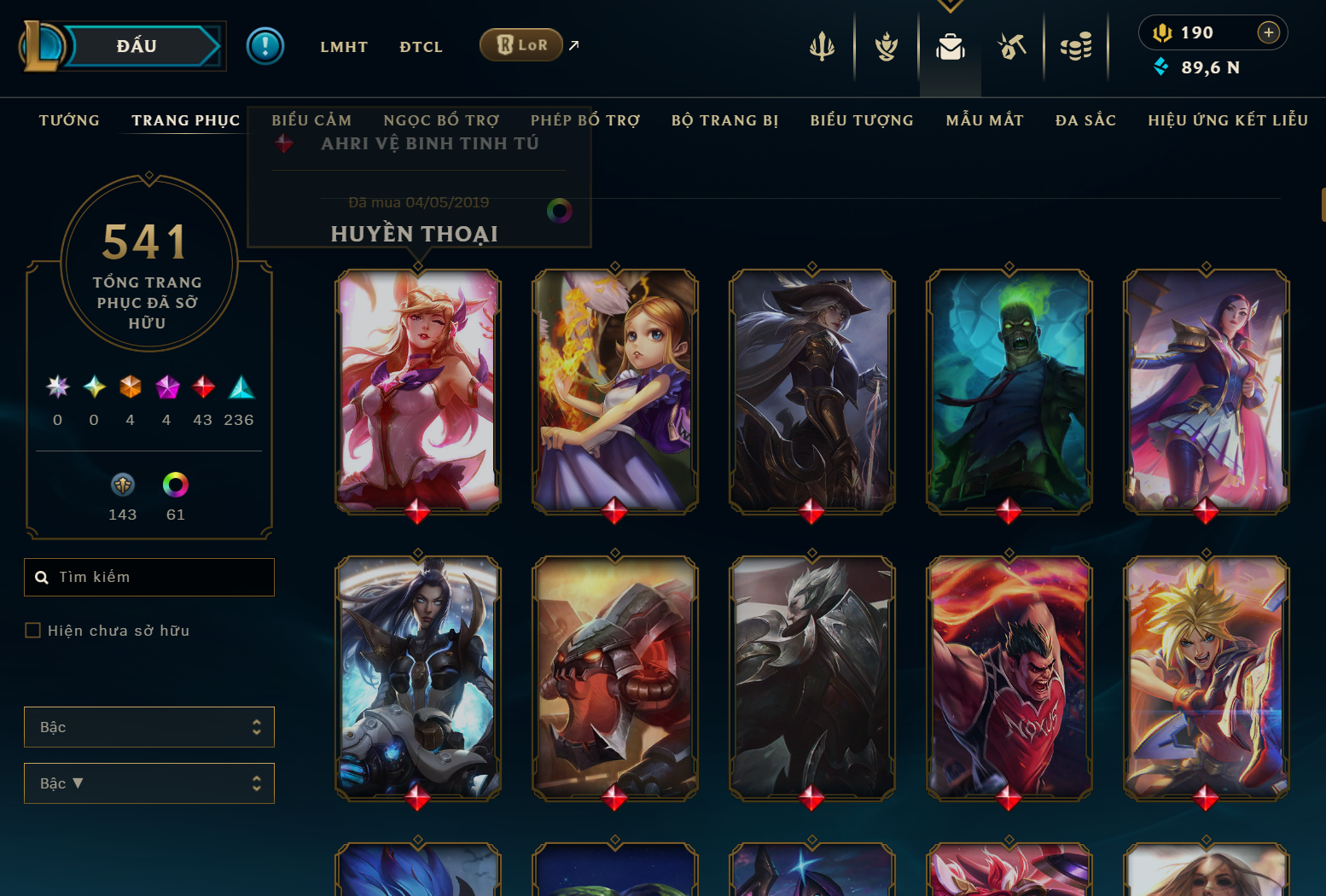Viewport: 1326px width, 896px height.
Task: Open the LMHT home tab
Action: [x=344, y=47]
